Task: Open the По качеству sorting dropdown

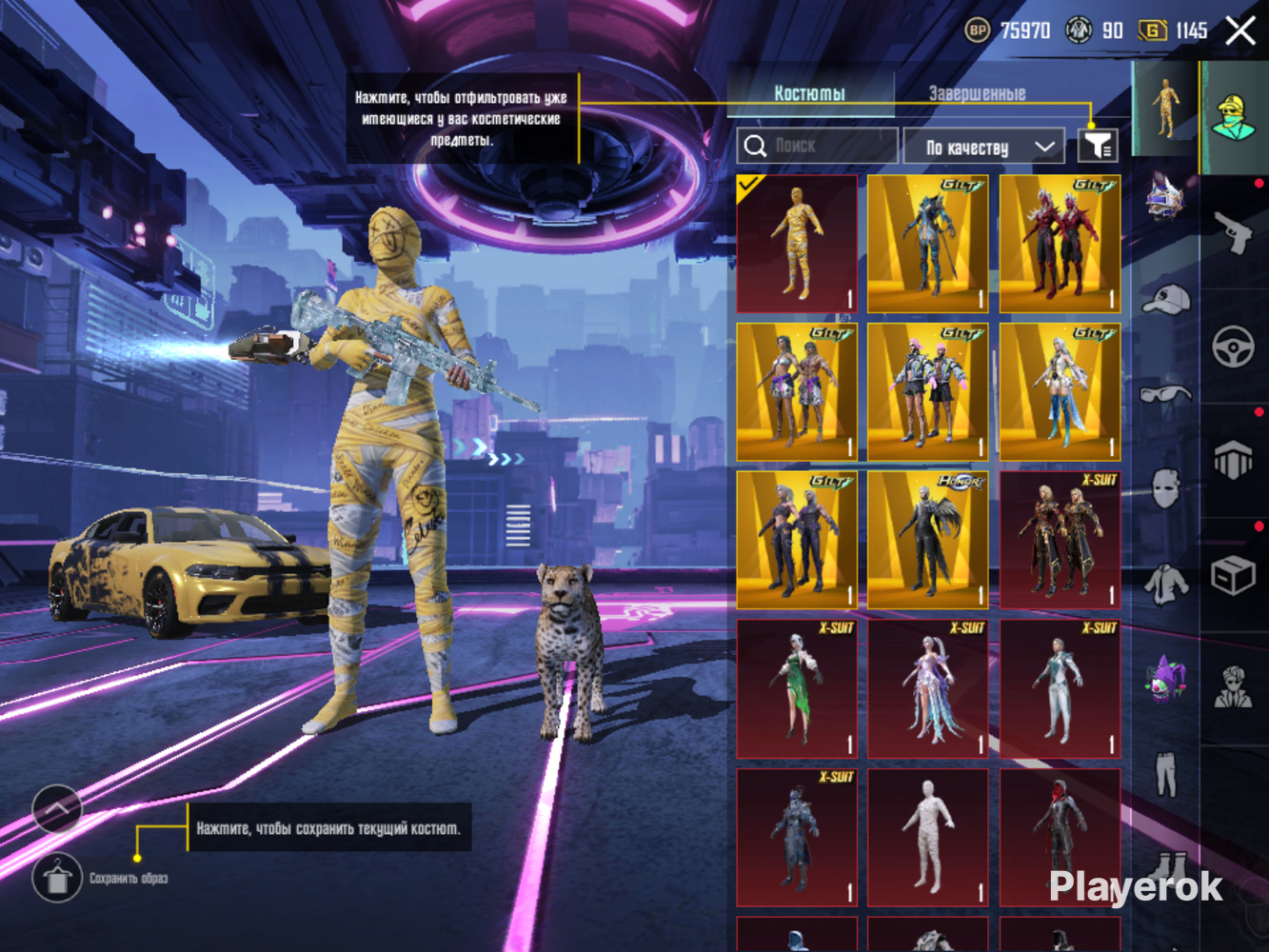Action: coord(983,147)
